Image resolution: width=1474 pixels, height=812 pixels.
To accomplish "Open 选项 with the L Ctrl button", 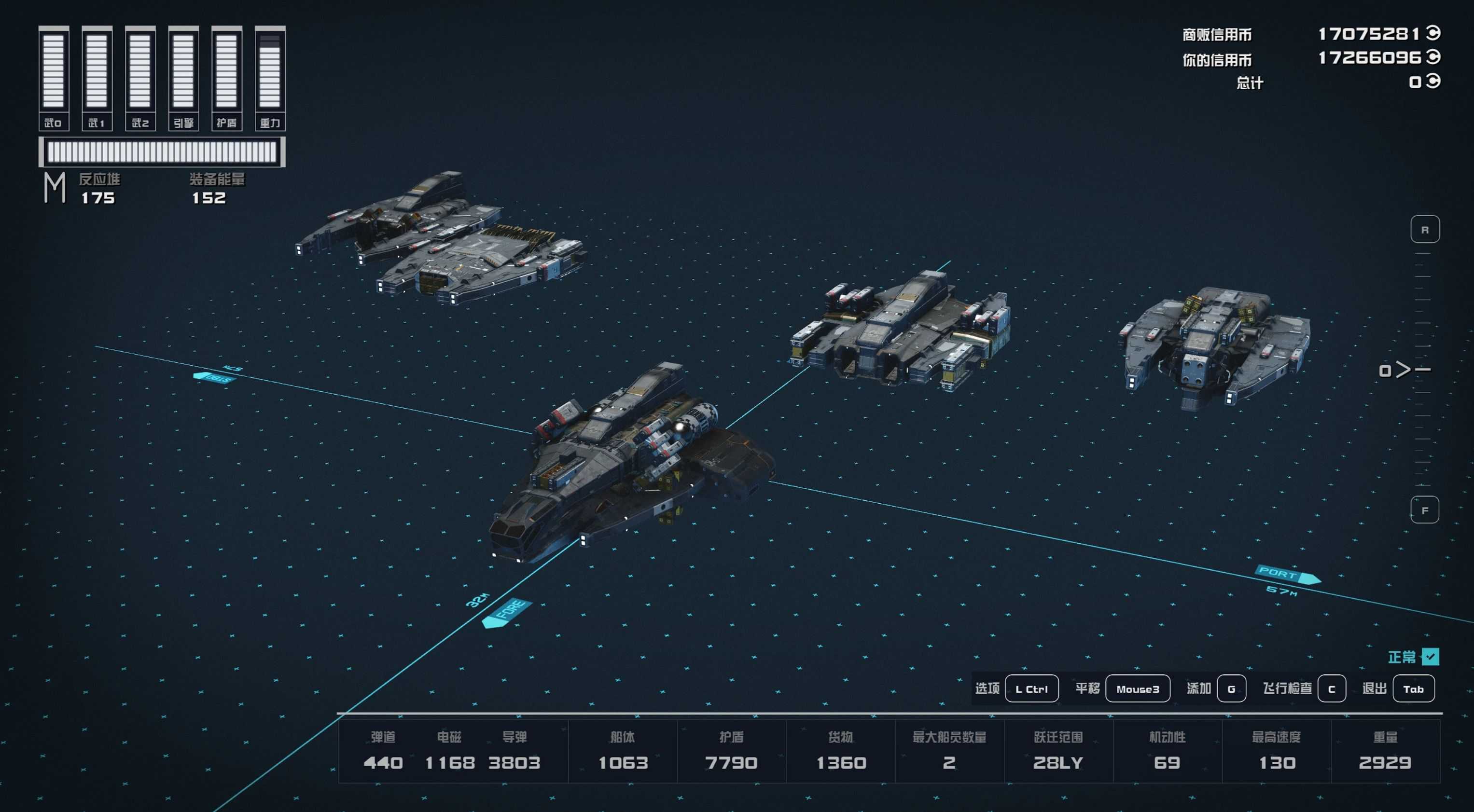I will pos(1032,688).
